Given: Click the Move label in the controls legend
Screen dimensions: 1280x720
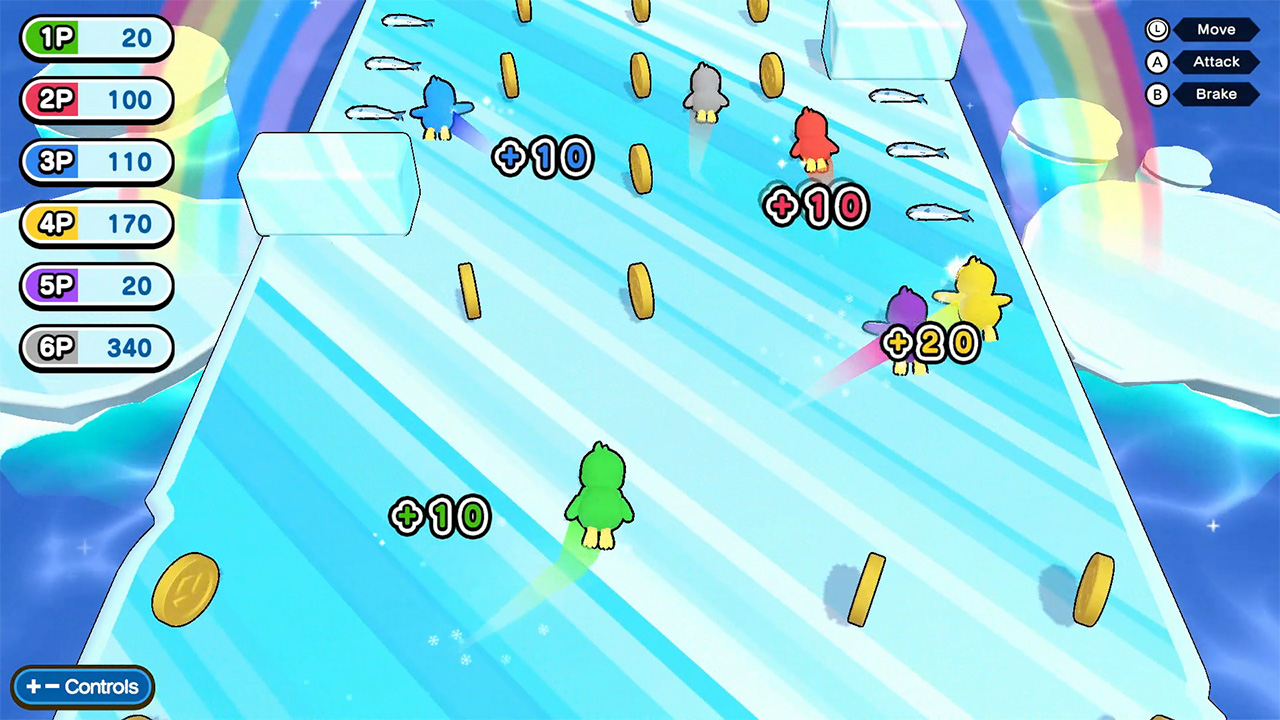Looking at the screenshot, I should pos(1216,29).
